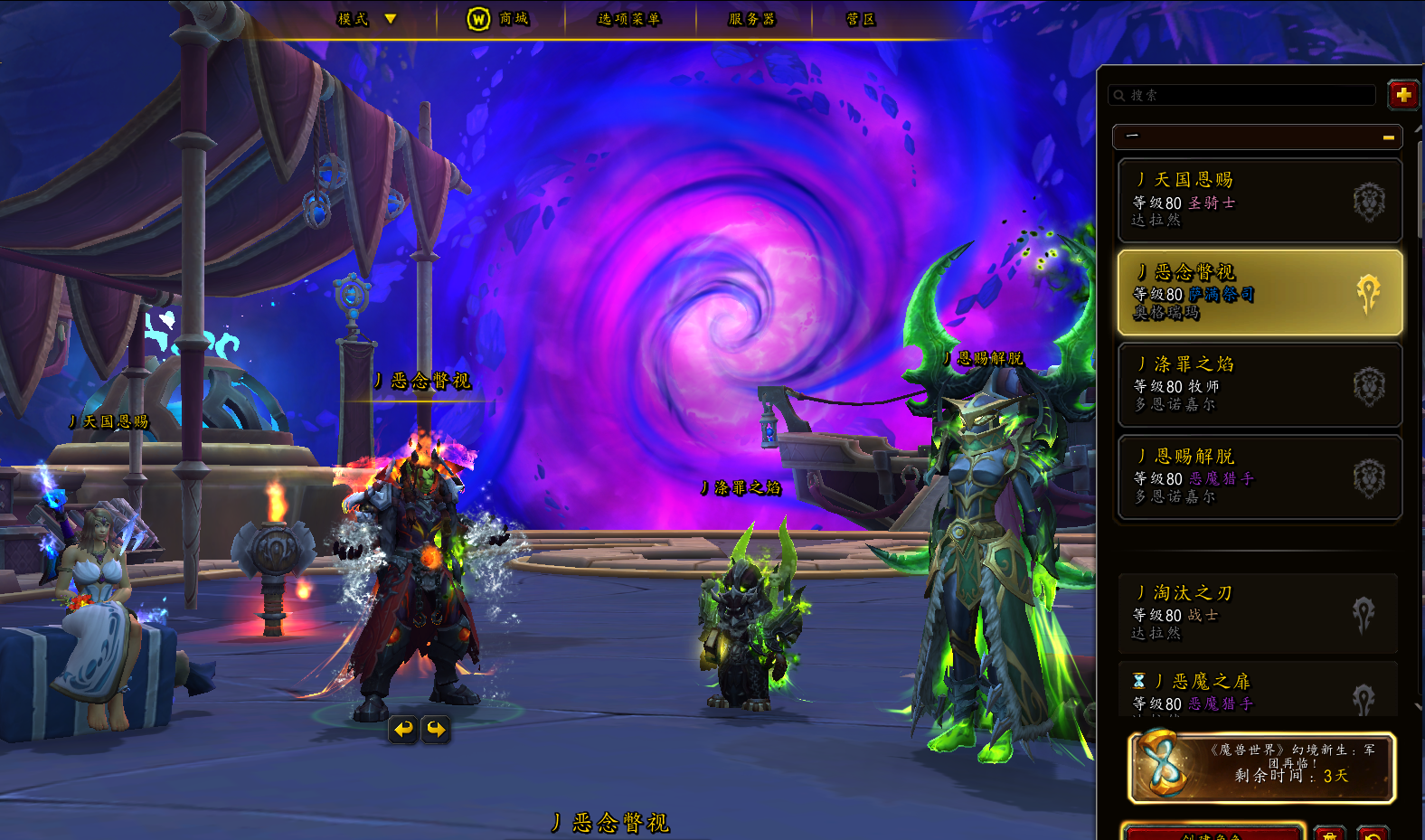The height and width of the screenshot is (840, 1425).
Task: Click the red plus button beside search
Action: pos(1403,95)
